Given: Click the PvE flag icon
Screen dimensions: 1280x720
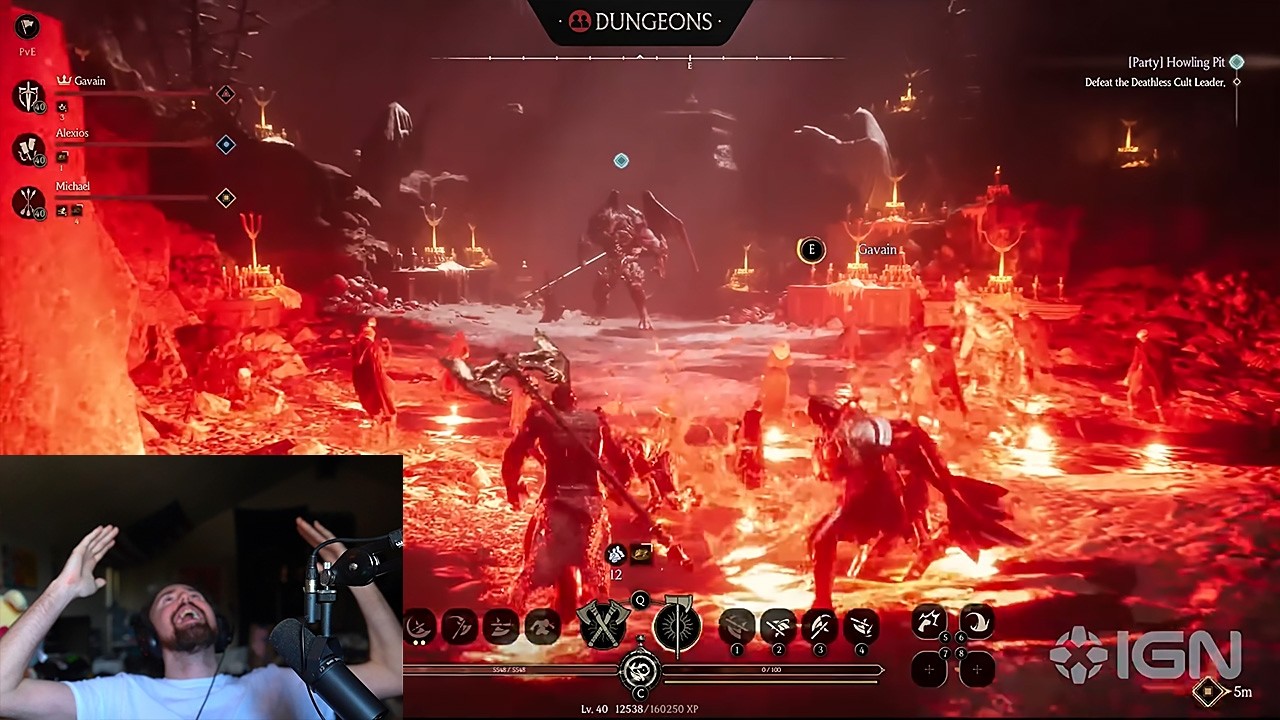Looking at the screenshot, I should click(x=27, y=27).
